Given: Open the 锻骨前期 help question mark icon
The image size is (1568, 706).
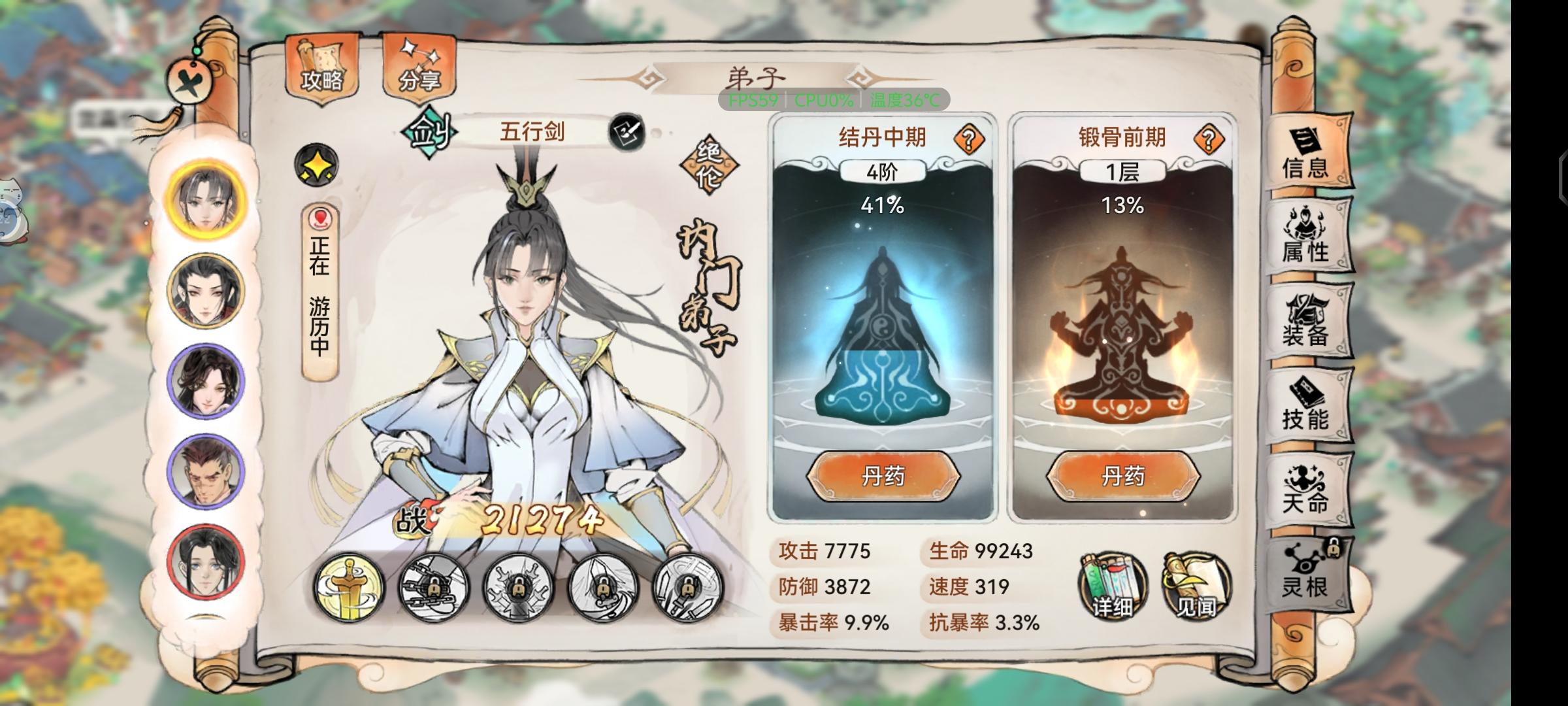Looking at the screenshot, I should pos(1209,139).
